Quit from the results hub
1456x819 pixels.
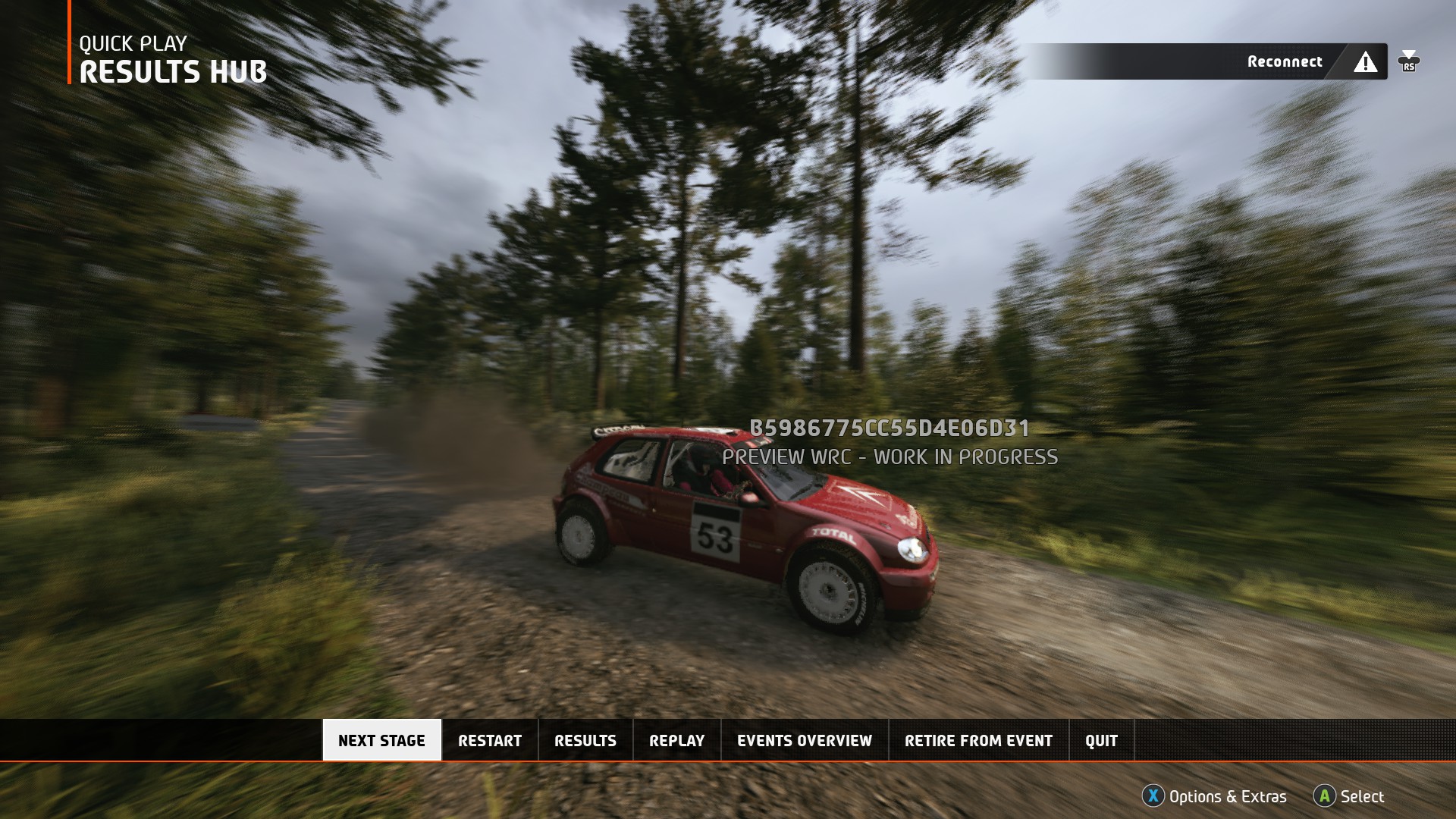point(1101,740)
